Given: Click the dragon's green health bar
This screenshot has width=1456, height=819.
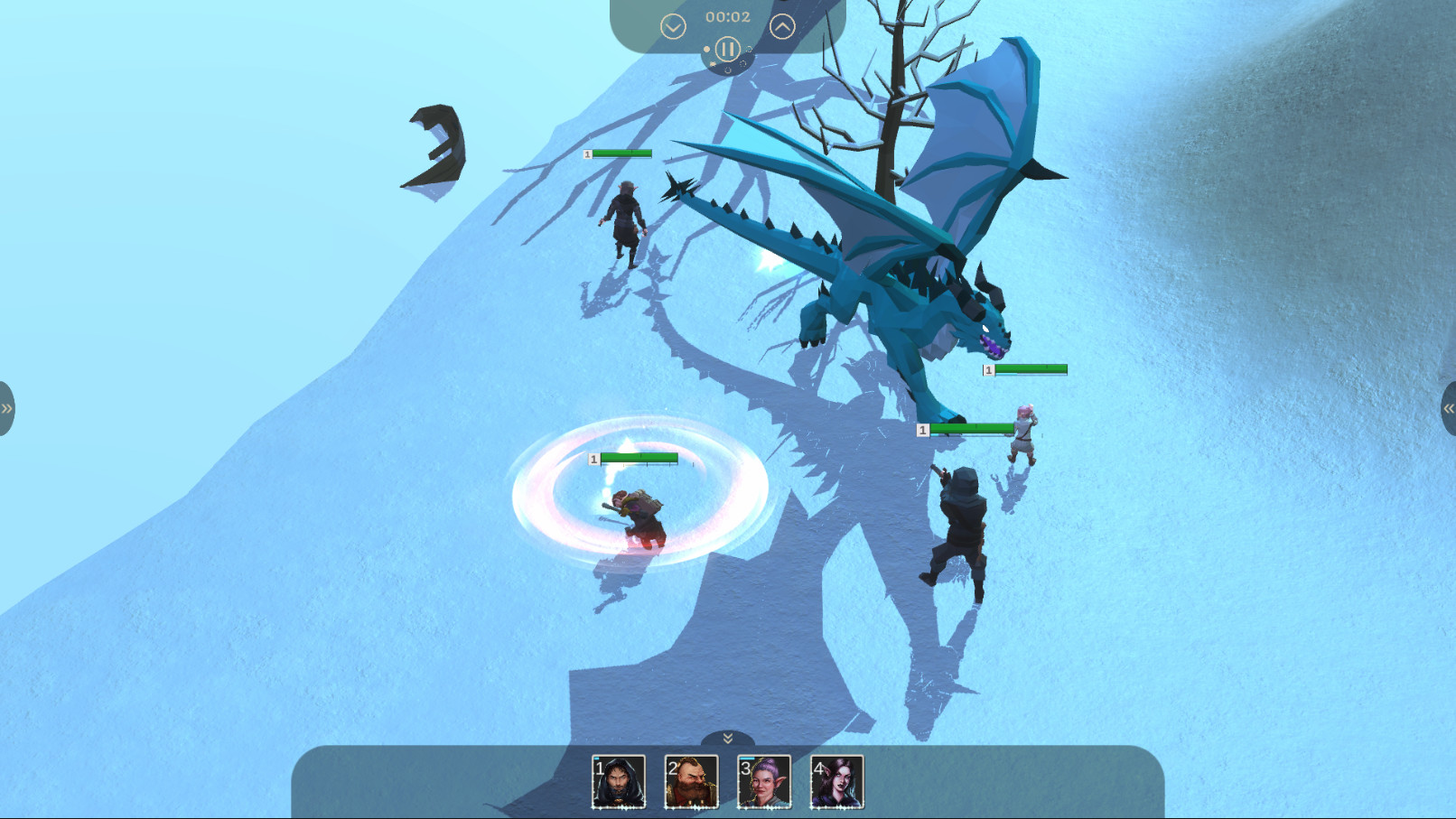Looking at the screenshot, I should (x=1030, y=368).
